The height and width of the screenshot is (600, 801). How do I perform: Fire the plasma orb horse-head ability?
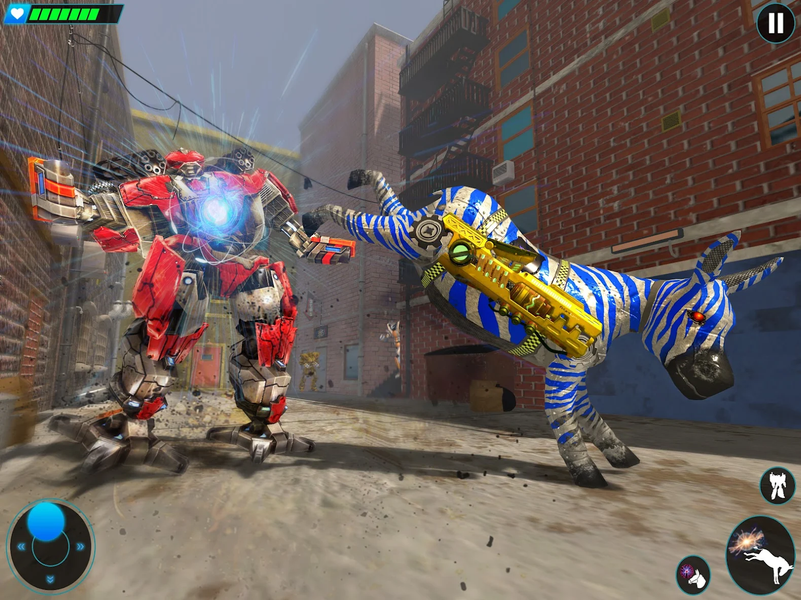tap(693, 575)
